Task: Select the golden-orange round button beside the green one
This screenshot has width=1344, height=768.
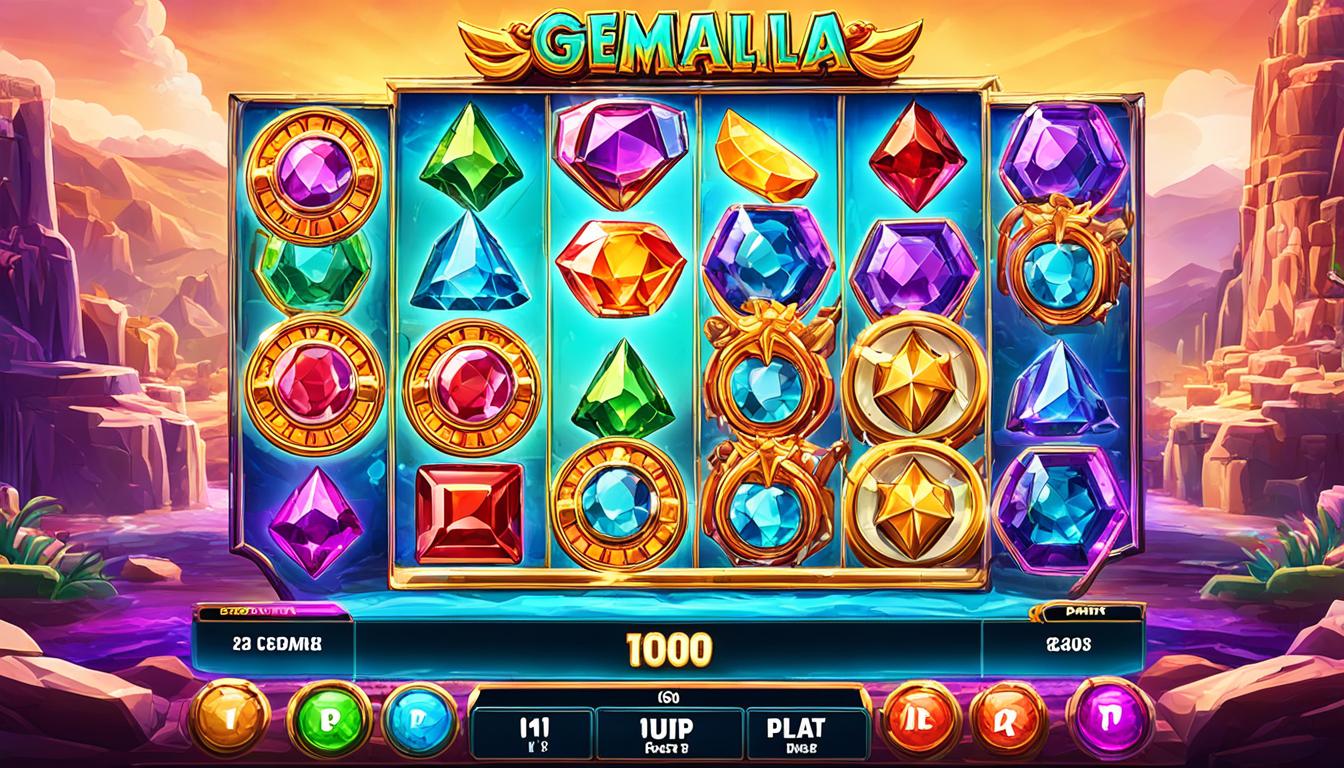Action: [231, 717]
